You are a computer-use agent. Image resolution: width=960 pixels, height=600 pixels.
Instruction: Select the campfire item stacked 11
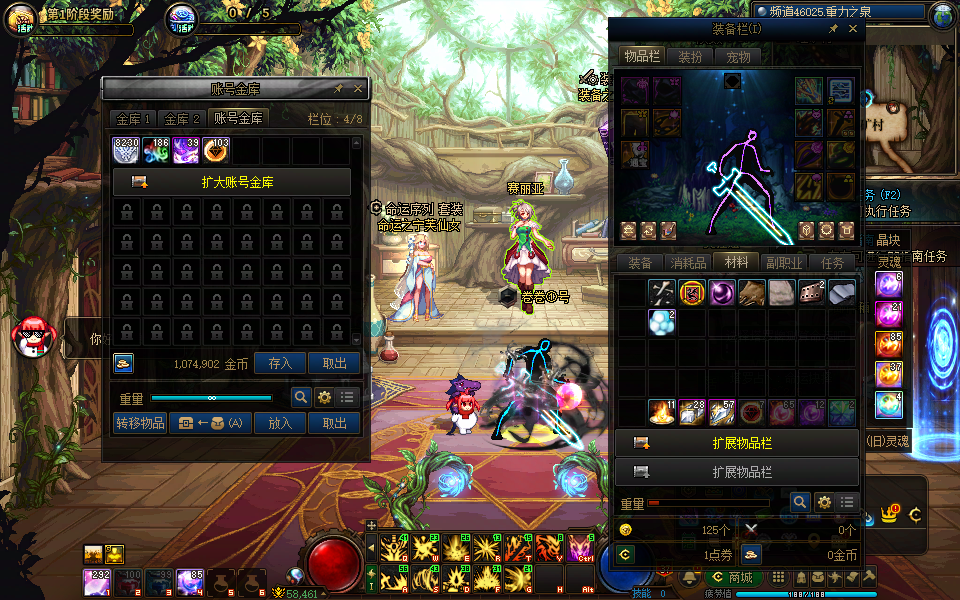tap(660, 412)
